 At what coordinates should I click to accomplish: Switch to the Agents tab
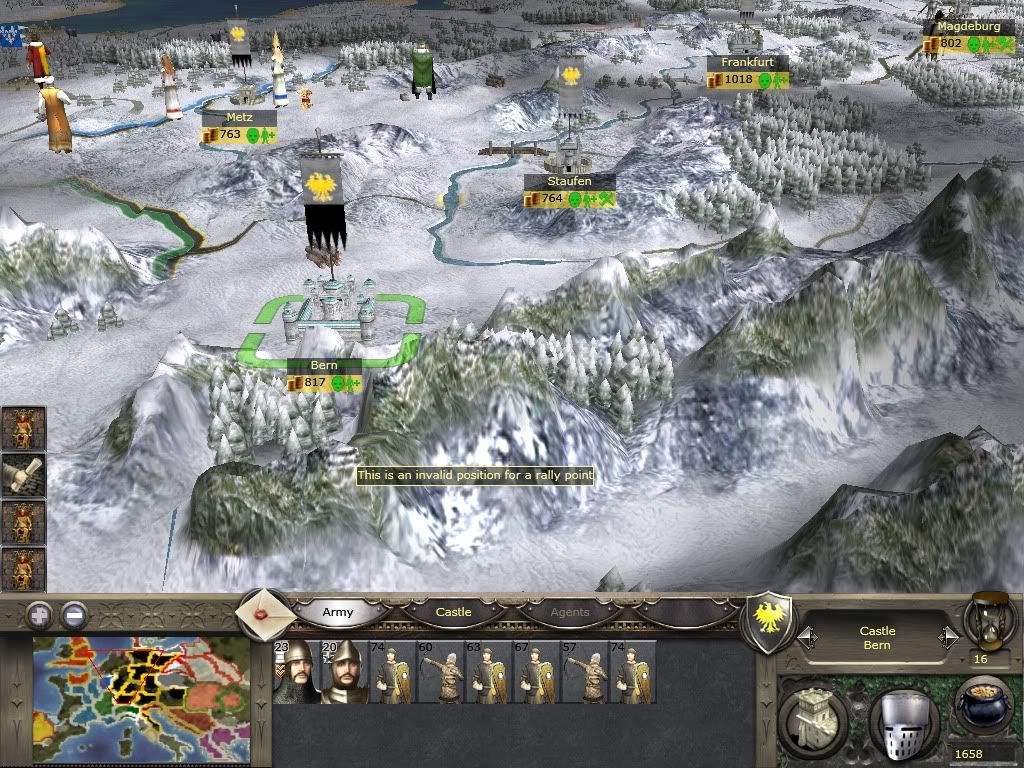point(570,612)
